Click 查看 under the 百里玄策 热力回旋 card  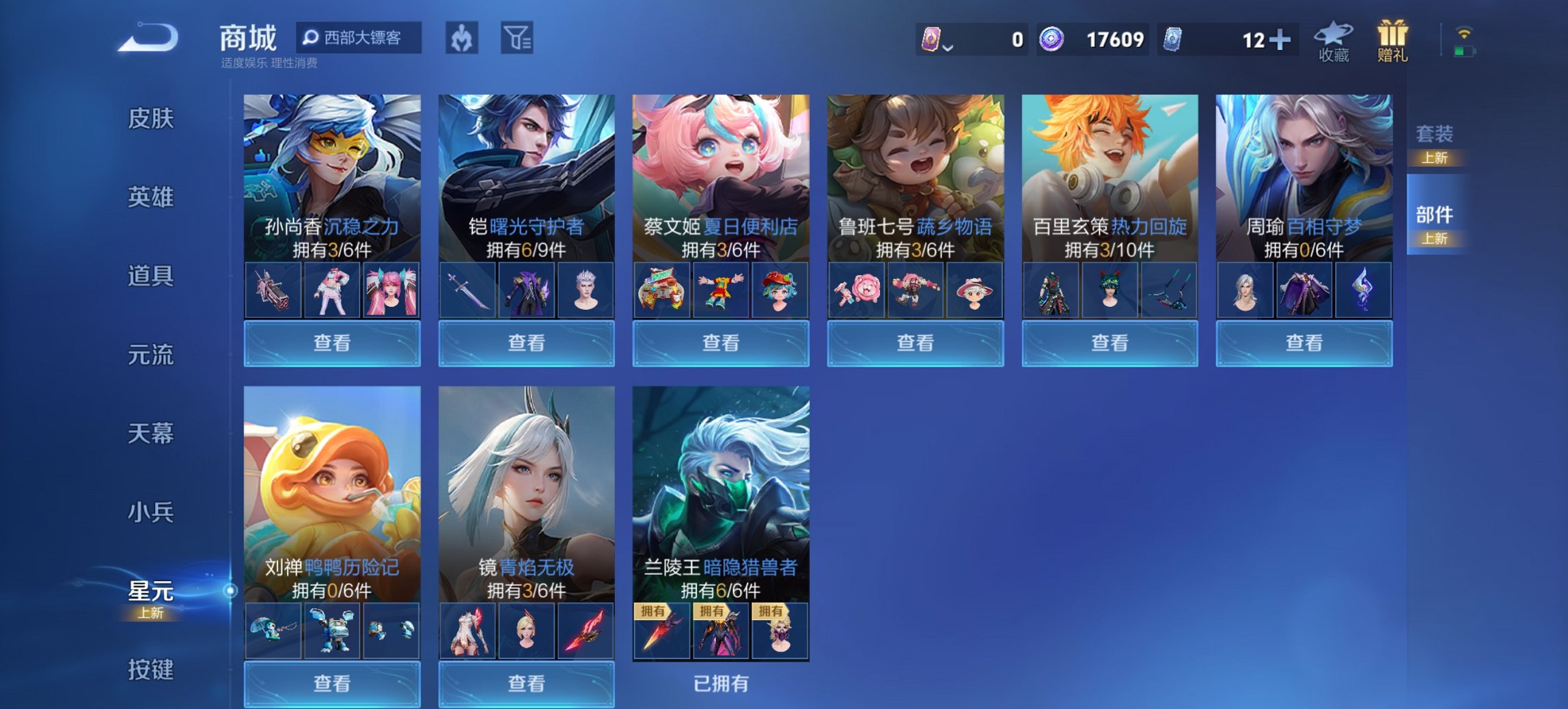1109,343
